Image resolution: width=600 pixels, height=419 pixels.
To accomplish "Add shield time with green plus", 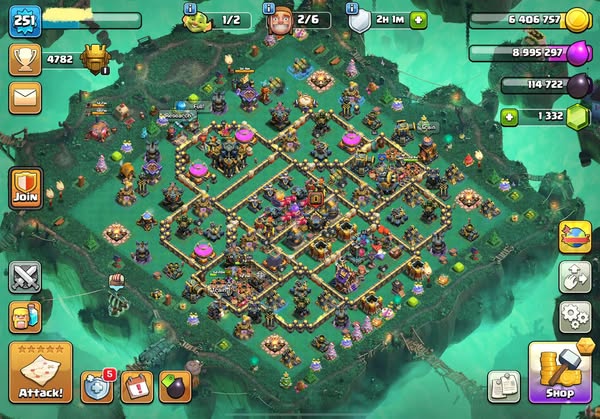I will pyautogui.click(x=418, y=19).
